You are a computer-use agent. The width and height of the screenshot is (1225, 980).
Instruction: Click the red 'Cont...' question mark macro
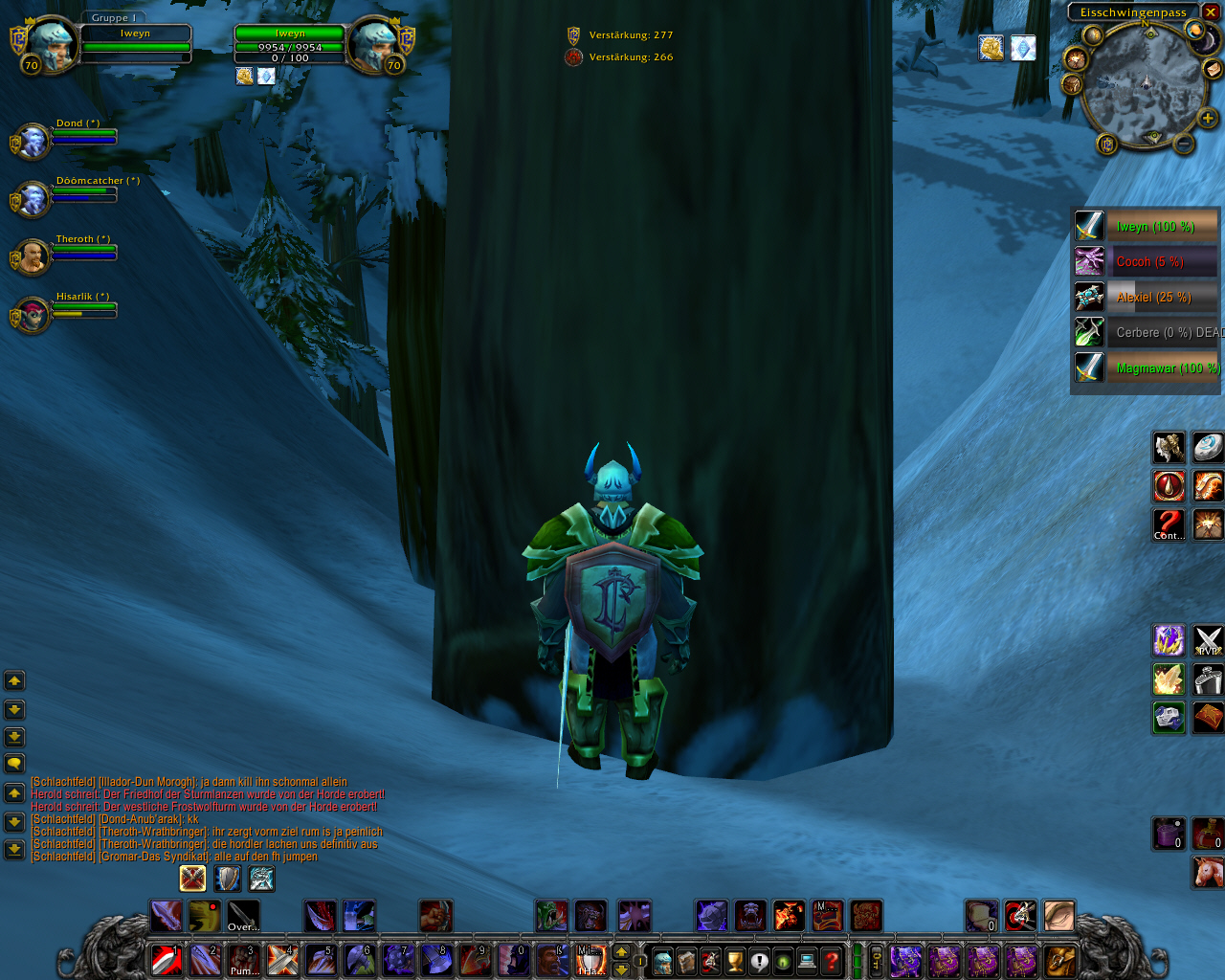pyautogui.click(x=1169, y=524)
